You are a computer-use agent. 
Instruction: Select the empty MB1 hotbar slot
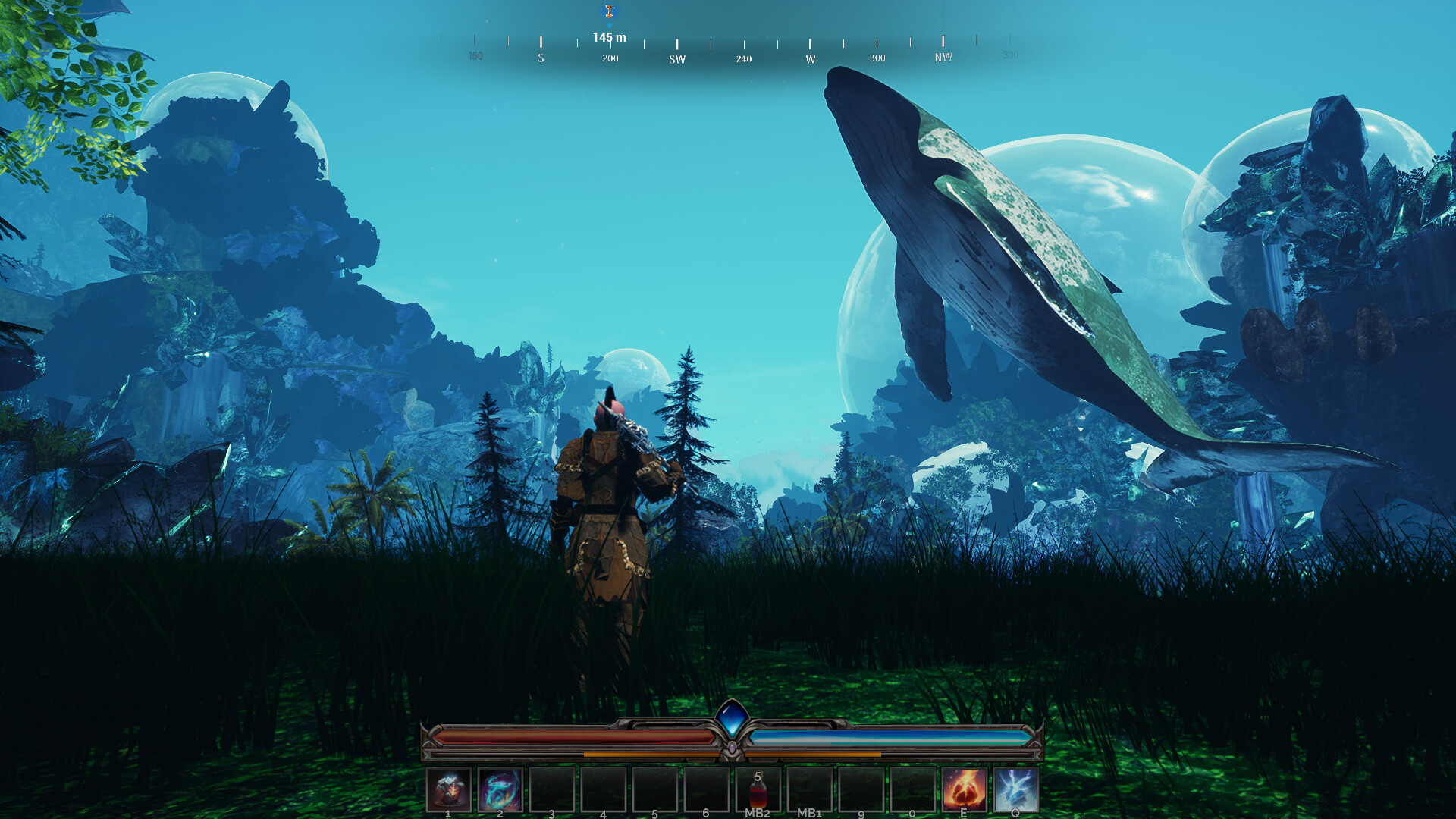coord(809,789)
